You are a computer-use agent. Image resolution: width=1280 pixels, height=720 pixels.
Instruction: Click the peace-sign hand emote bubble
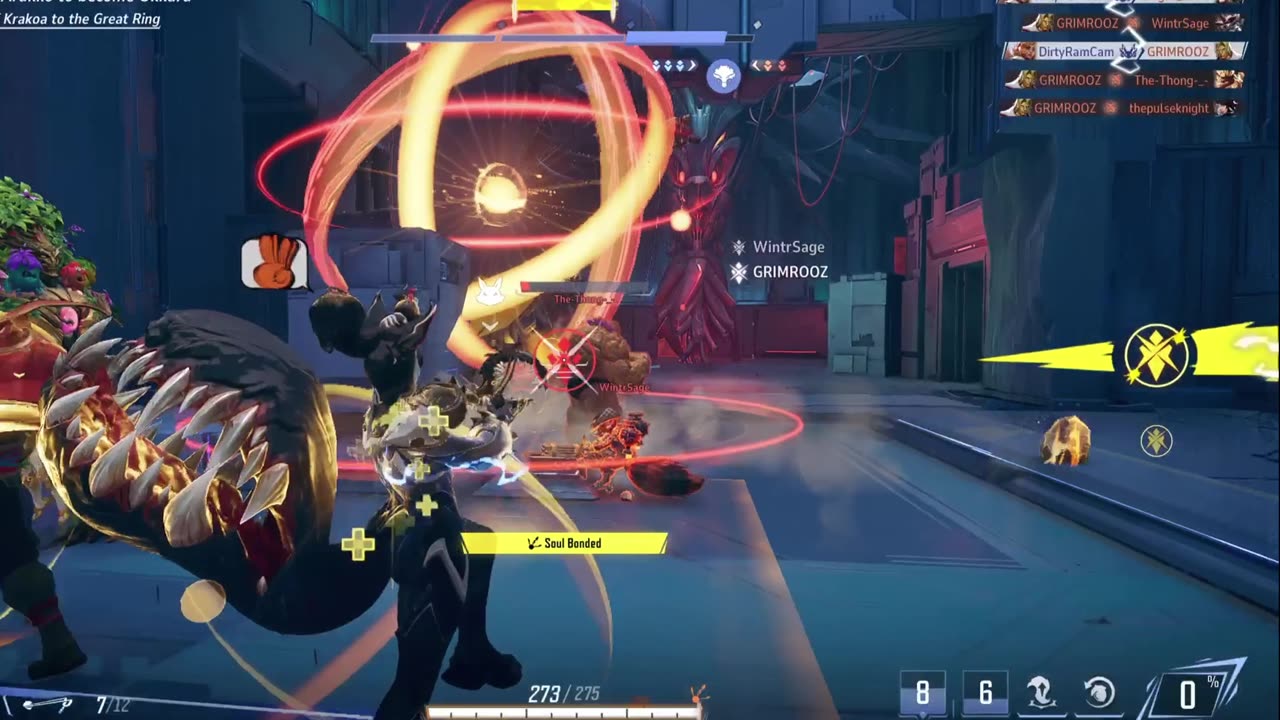point(273,263)
